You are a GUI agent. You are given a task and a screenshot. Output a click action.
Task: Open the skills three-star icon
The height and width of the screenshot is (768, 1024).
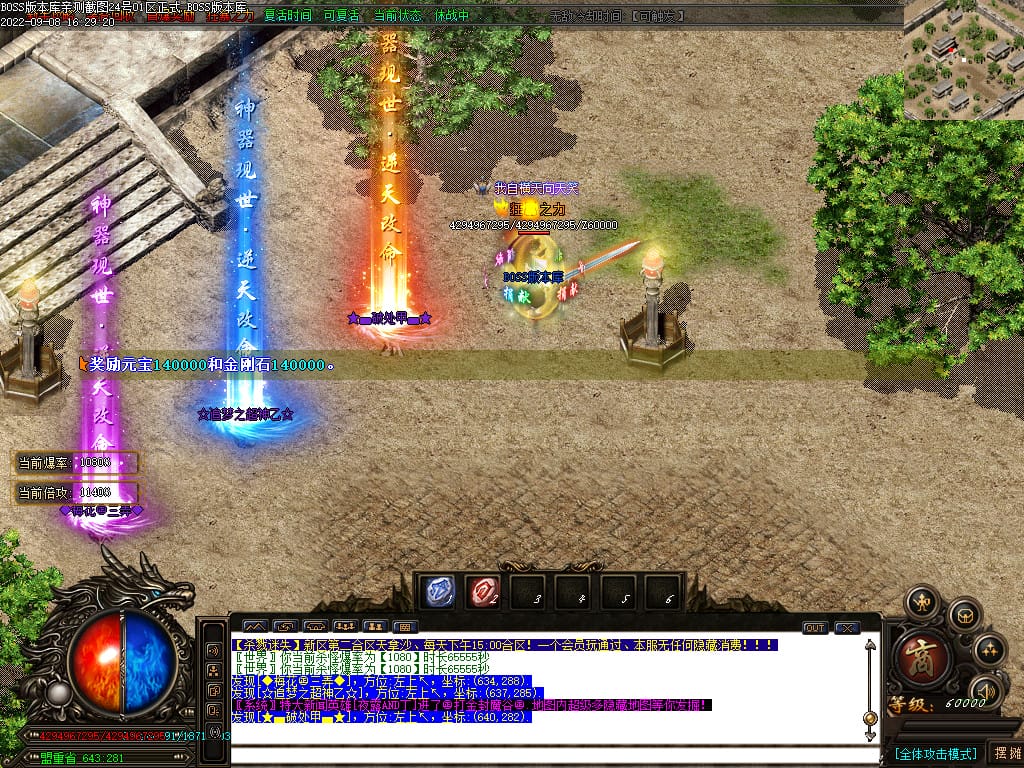tap(988, 650)
